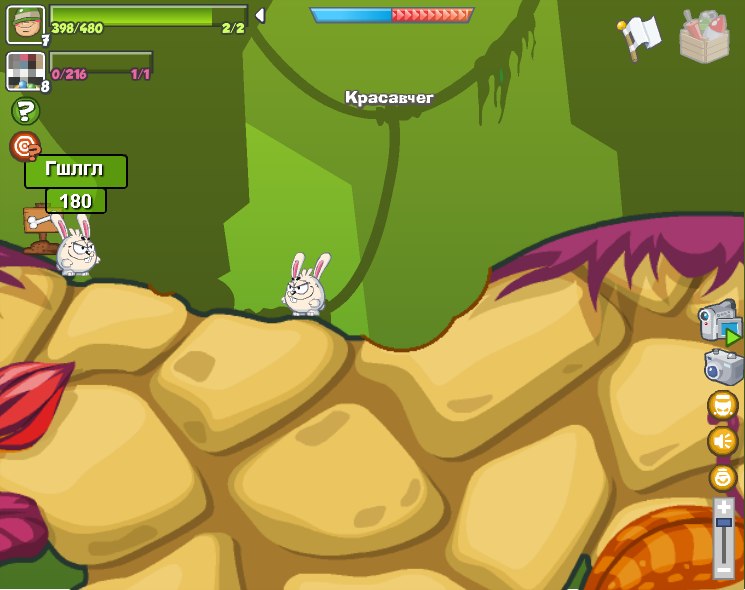Open the weapons crate inventory
The image size is (745, 590).
point(704,37)
